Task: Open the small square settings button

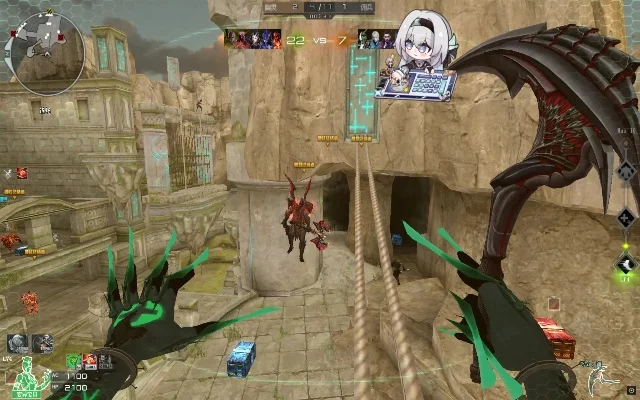Action: (x=631, y=390)
